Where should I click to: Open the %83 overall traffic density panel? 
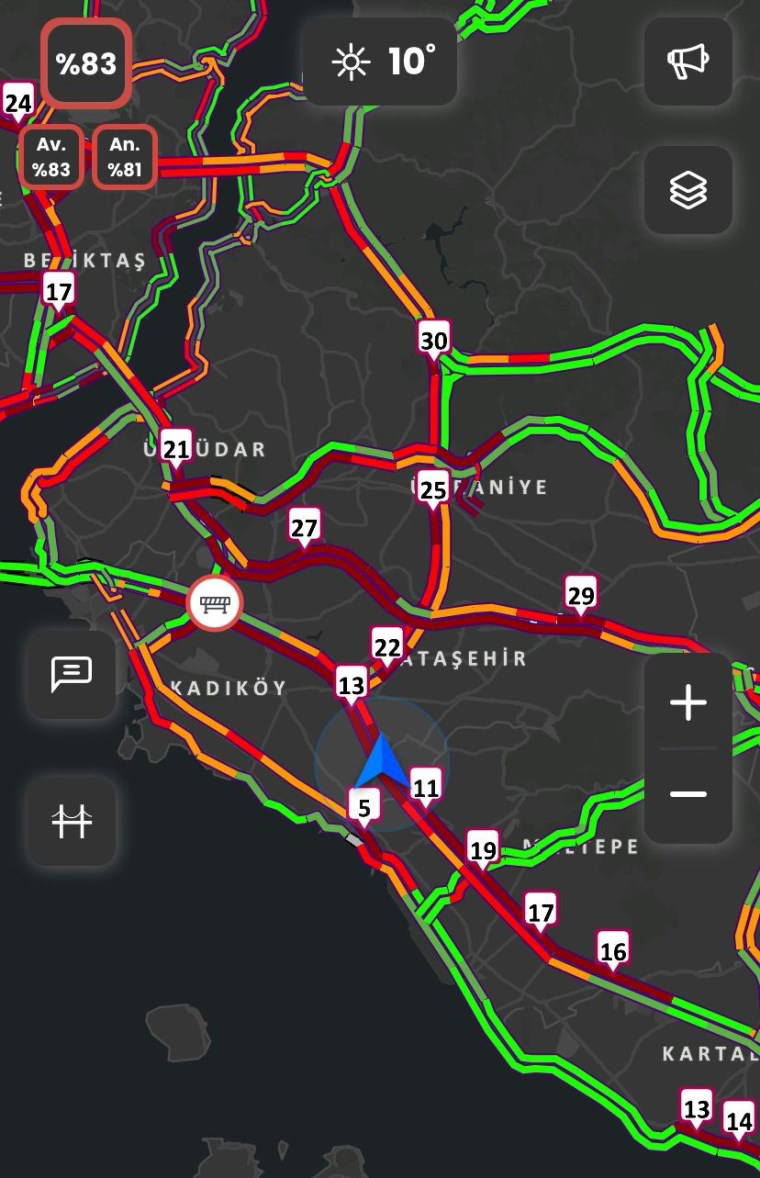pyautogui.click(x=86, y=63)
